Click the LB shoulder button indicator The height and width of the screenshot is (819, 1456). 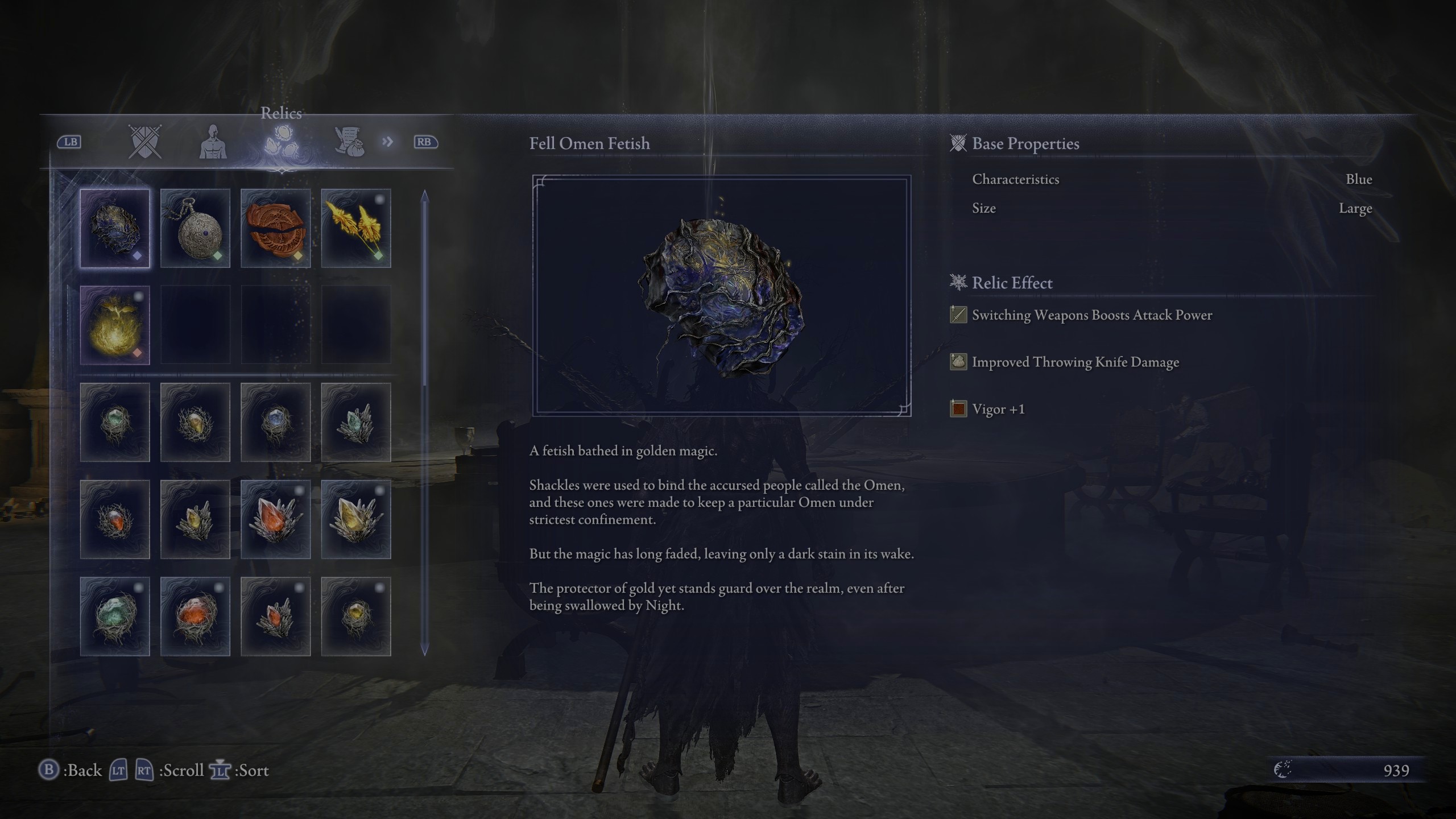(x=70, y=143)
